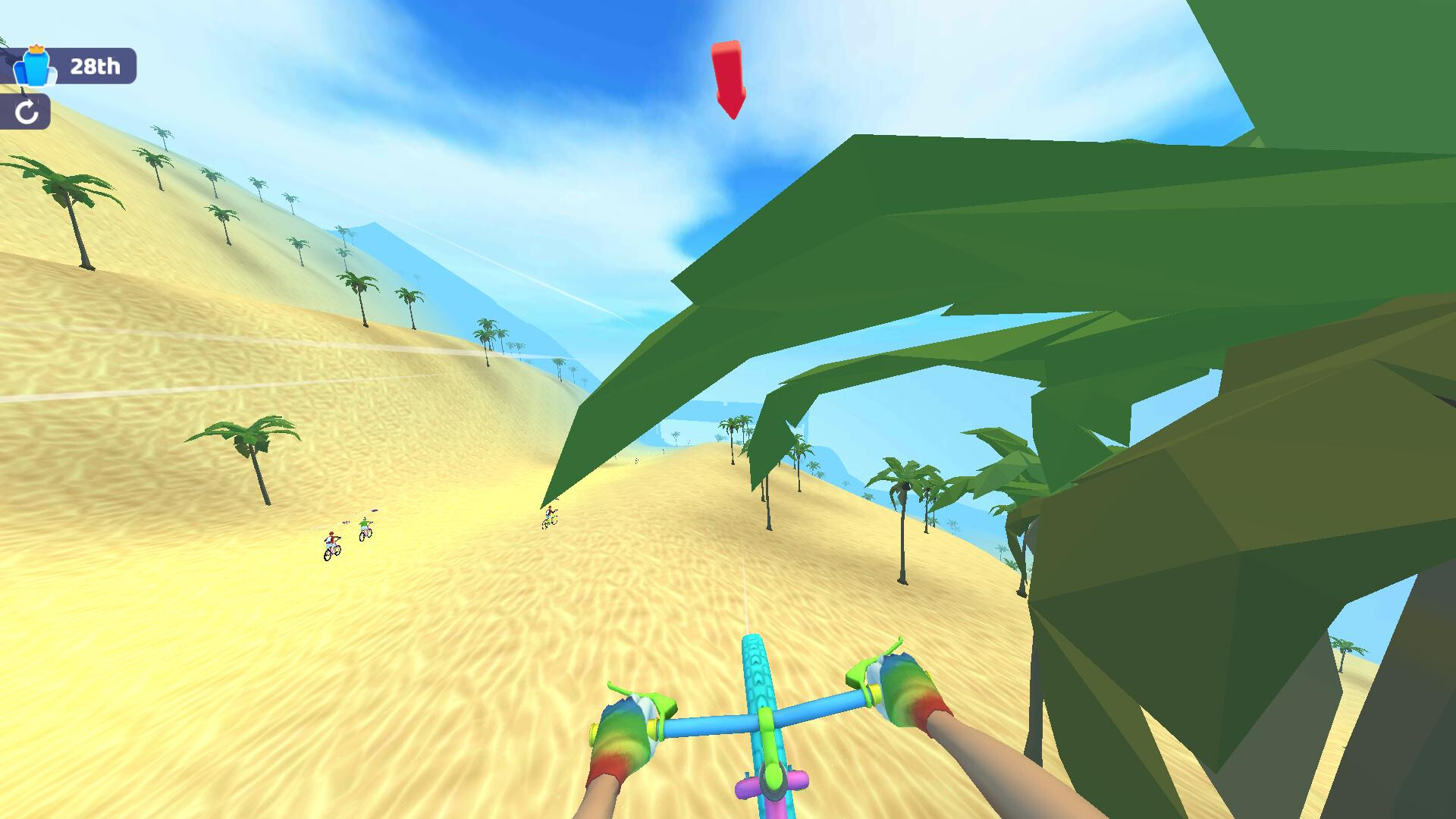1456x819 pixels.
Task: Click the orange crown on the rank avatar
Action: [36, 48]
